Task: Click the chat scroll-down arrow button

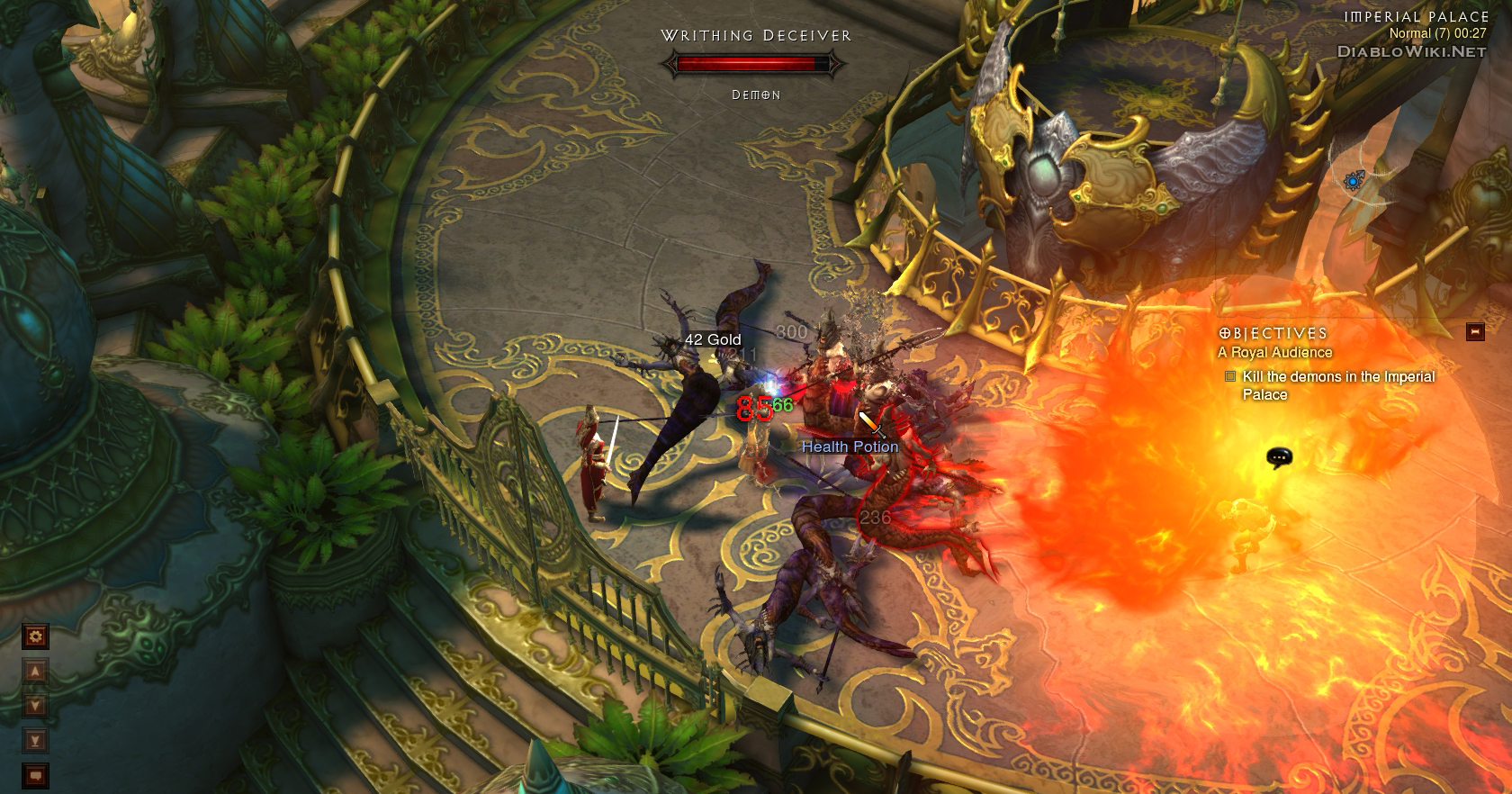Action: [x=35, y=706]
